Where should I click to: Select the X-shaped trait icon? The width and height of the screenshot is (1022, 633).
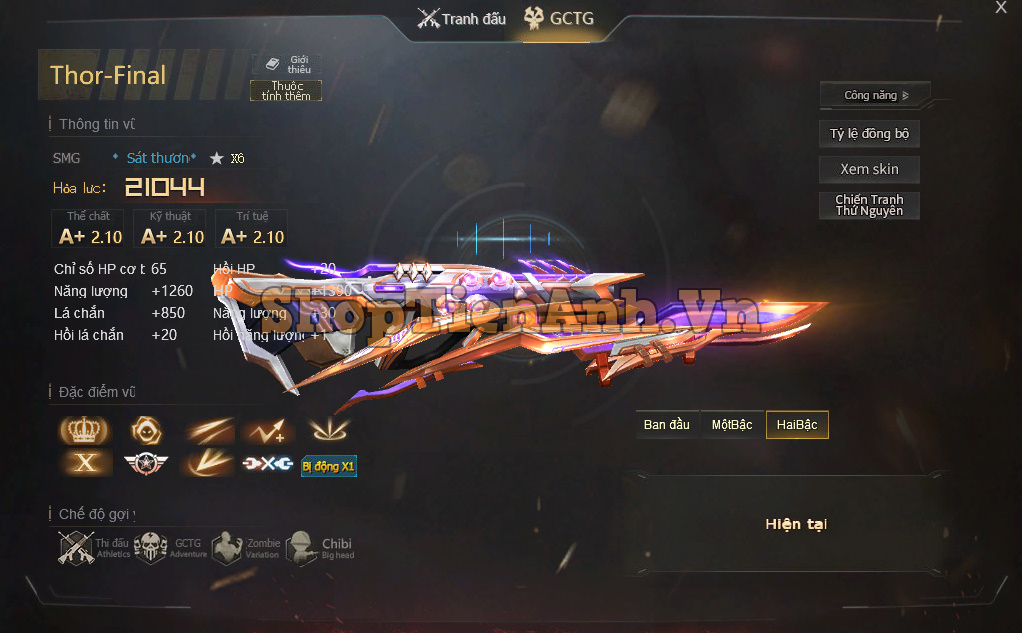point(84,464)
